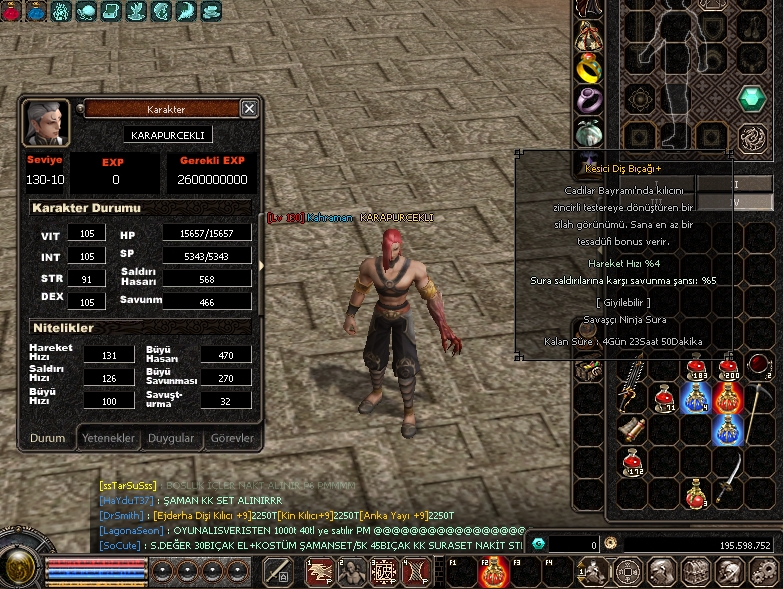783x589 pixels.
Task: Select the red potion stack of 183
Action: click(x=697, y=369)
